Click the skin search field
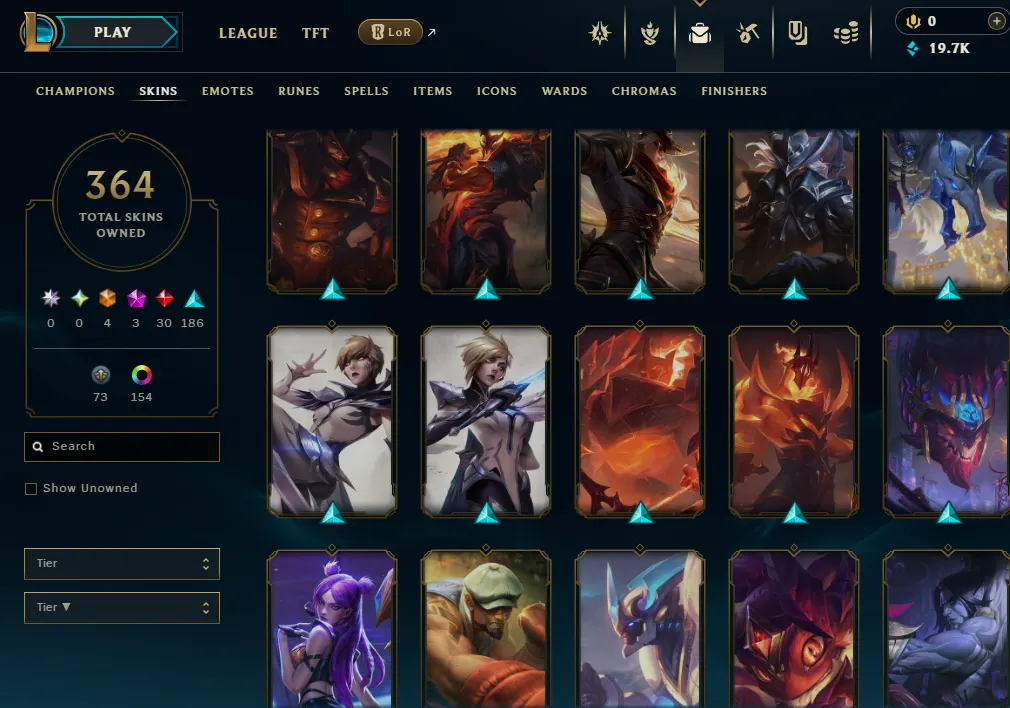This screenshot has height=708, width=1010. 130,447
